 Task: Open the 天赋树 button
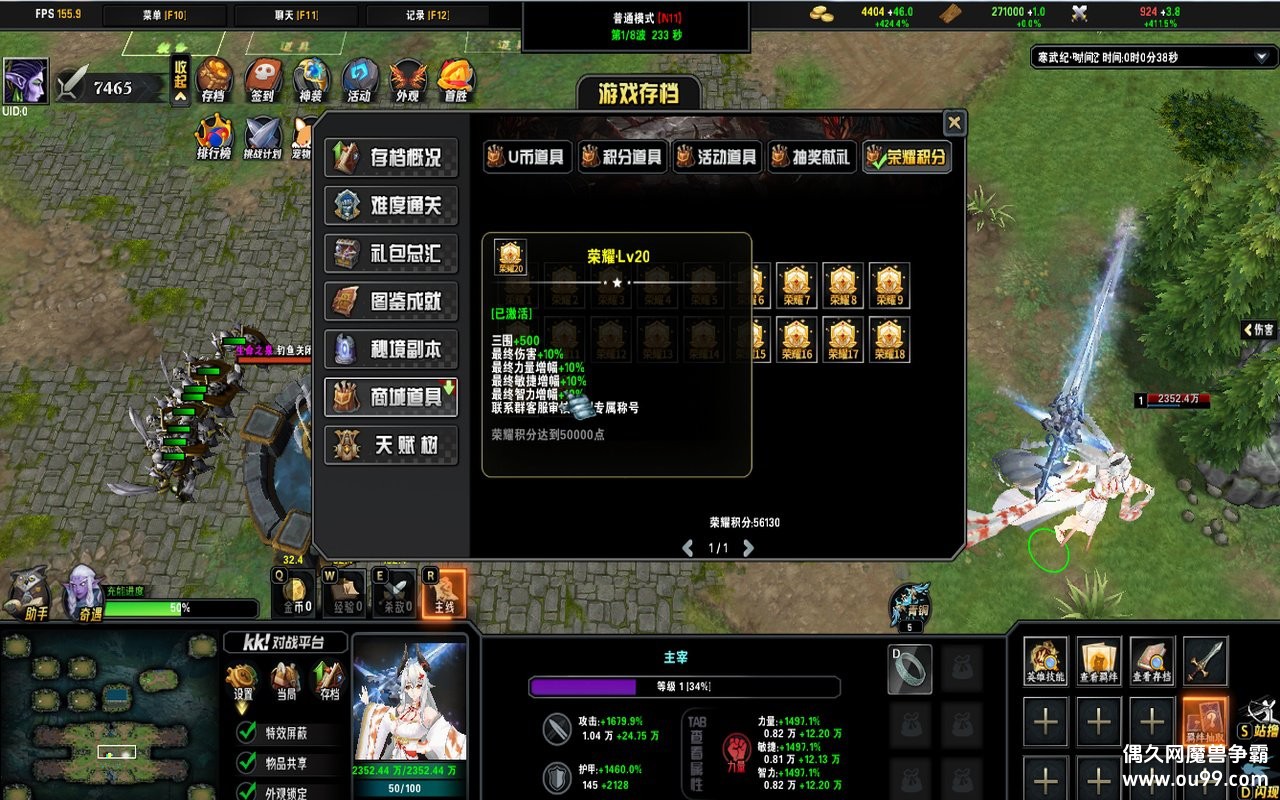(x=391, y=446)
